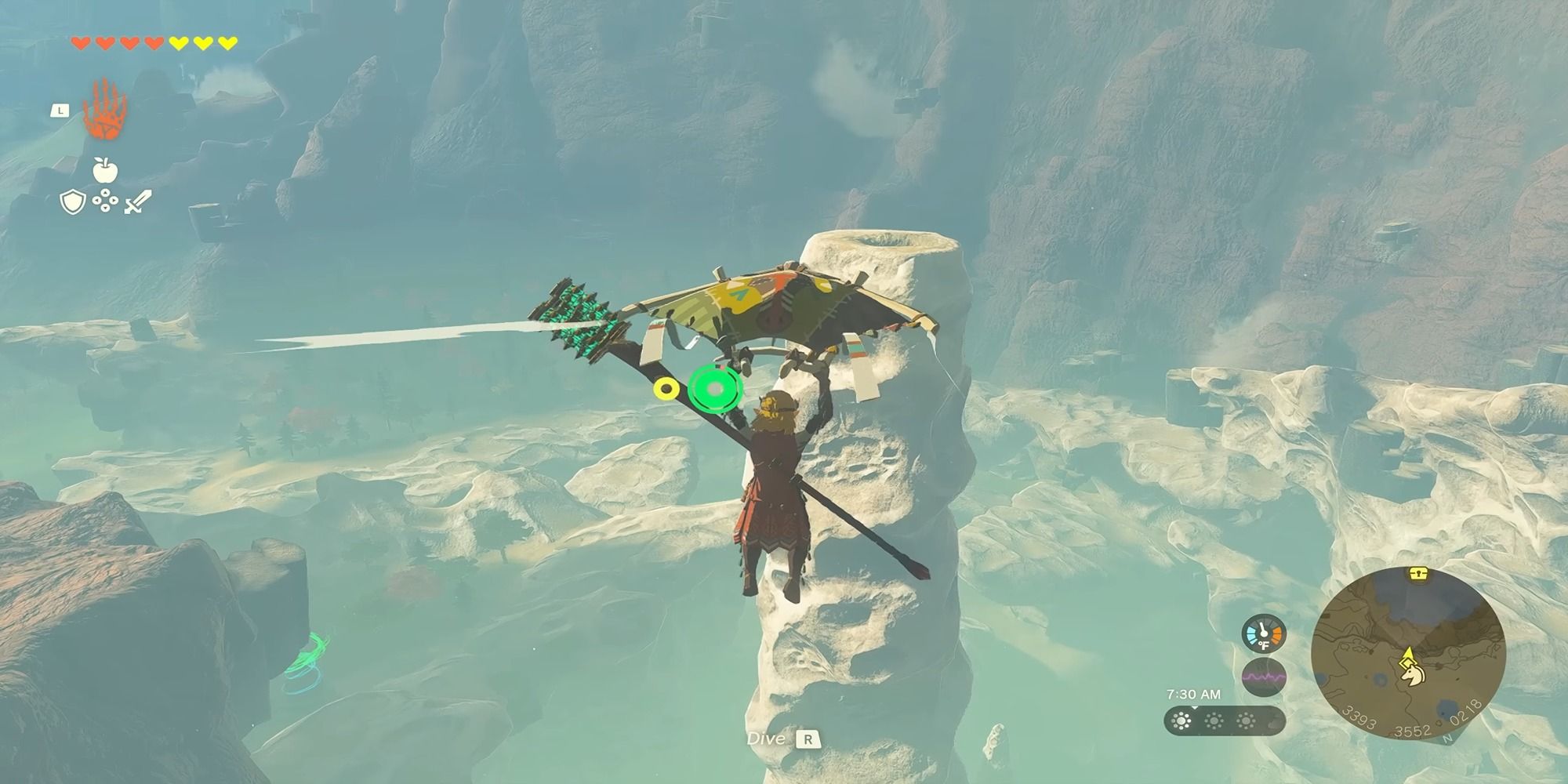Click the weather forecast bar
The image size is (1568, 784).
pos(1221,720)
